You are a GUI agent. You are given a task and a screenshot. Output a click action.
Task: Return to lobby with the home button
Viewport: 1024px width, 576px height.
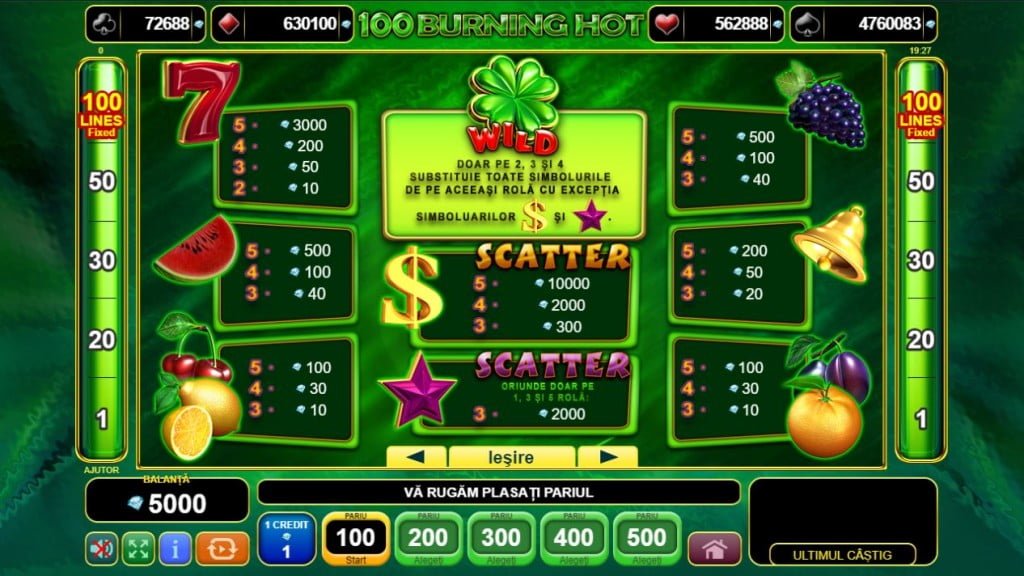pyautogui.click(x=714, y=548)
